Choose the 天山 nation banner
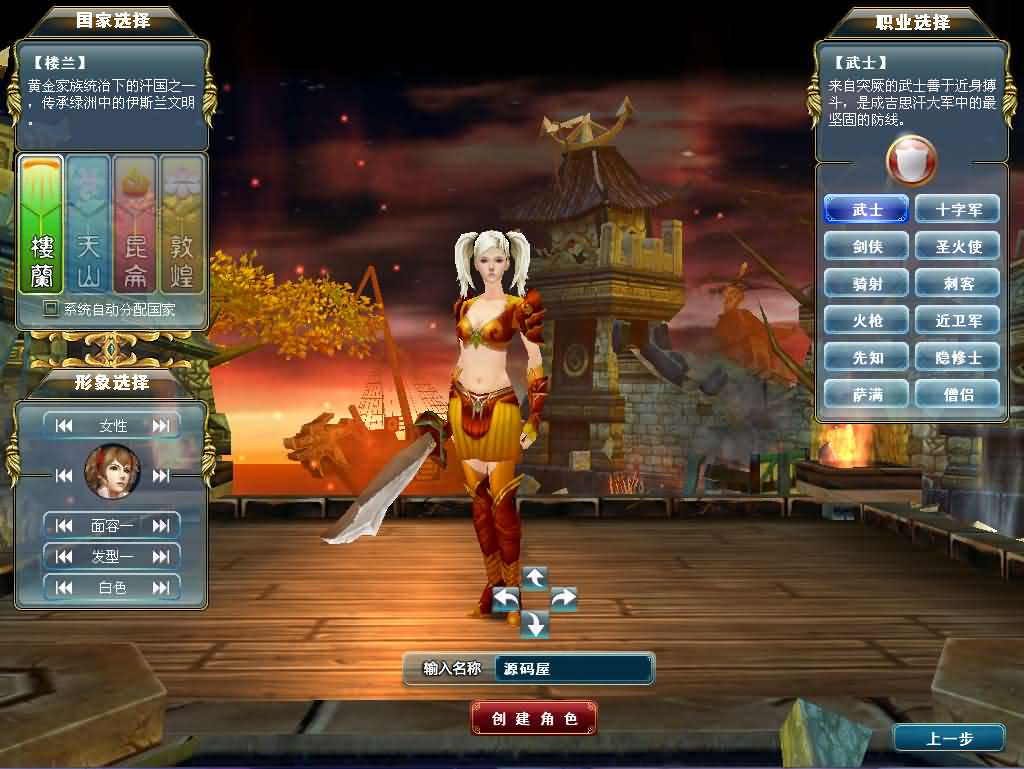 click(88, 224)
